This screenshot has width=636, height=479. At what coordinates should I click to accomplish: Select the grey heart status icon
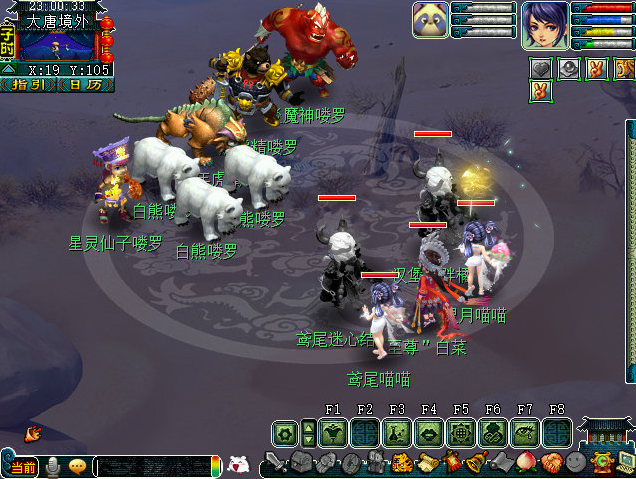[x=542, y=69]
